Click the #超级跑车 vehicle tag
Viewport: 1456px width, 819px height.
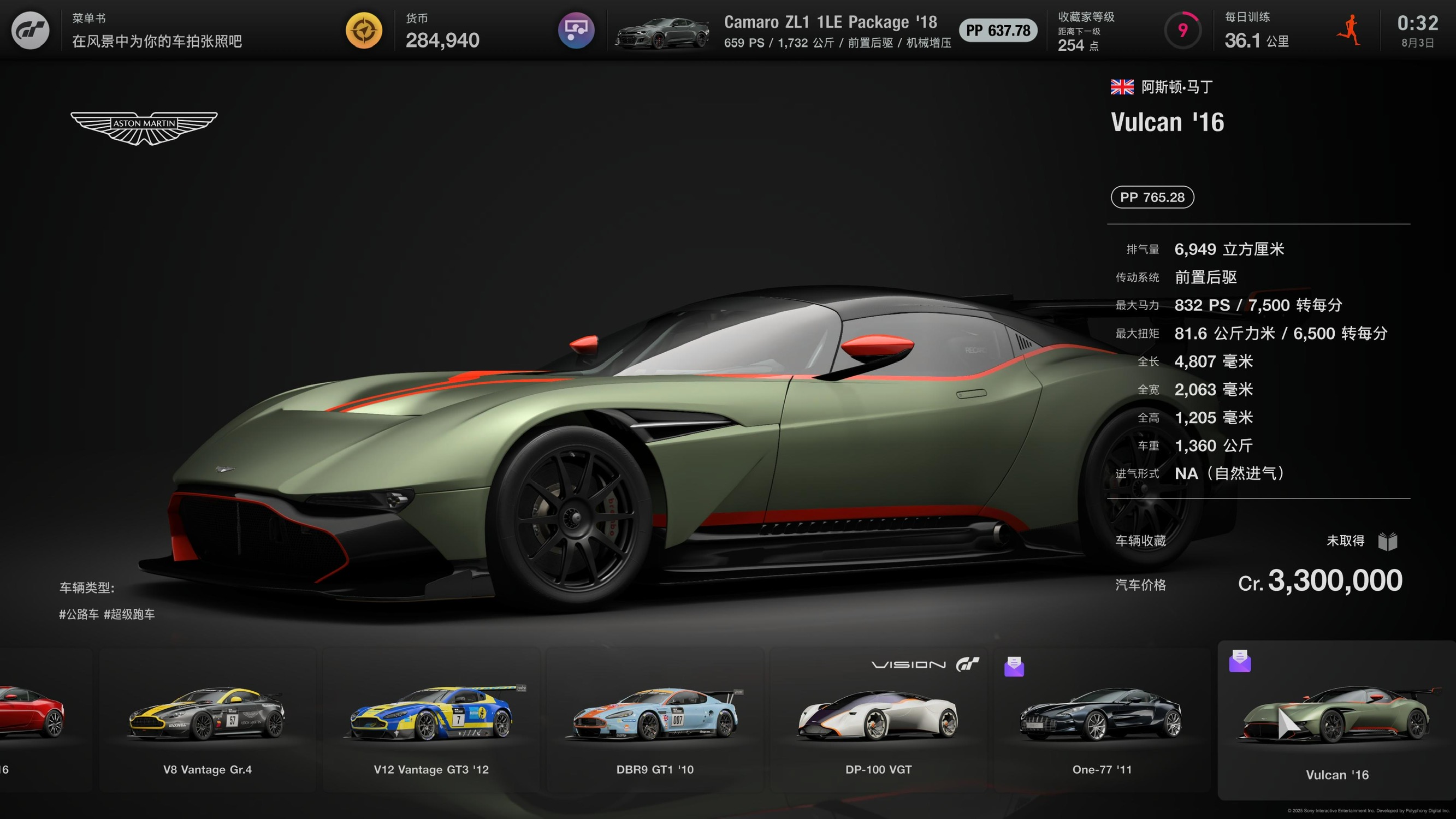click(x=129, y=614)
